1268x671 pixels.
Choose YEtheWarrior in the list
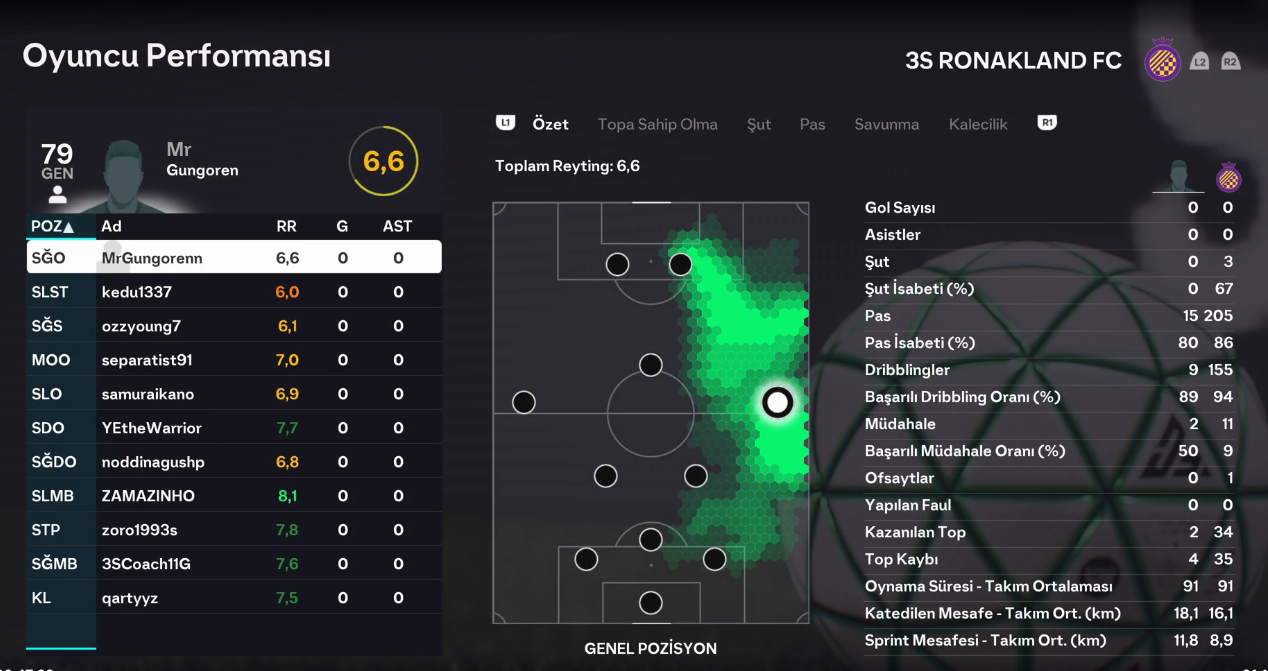234,428
